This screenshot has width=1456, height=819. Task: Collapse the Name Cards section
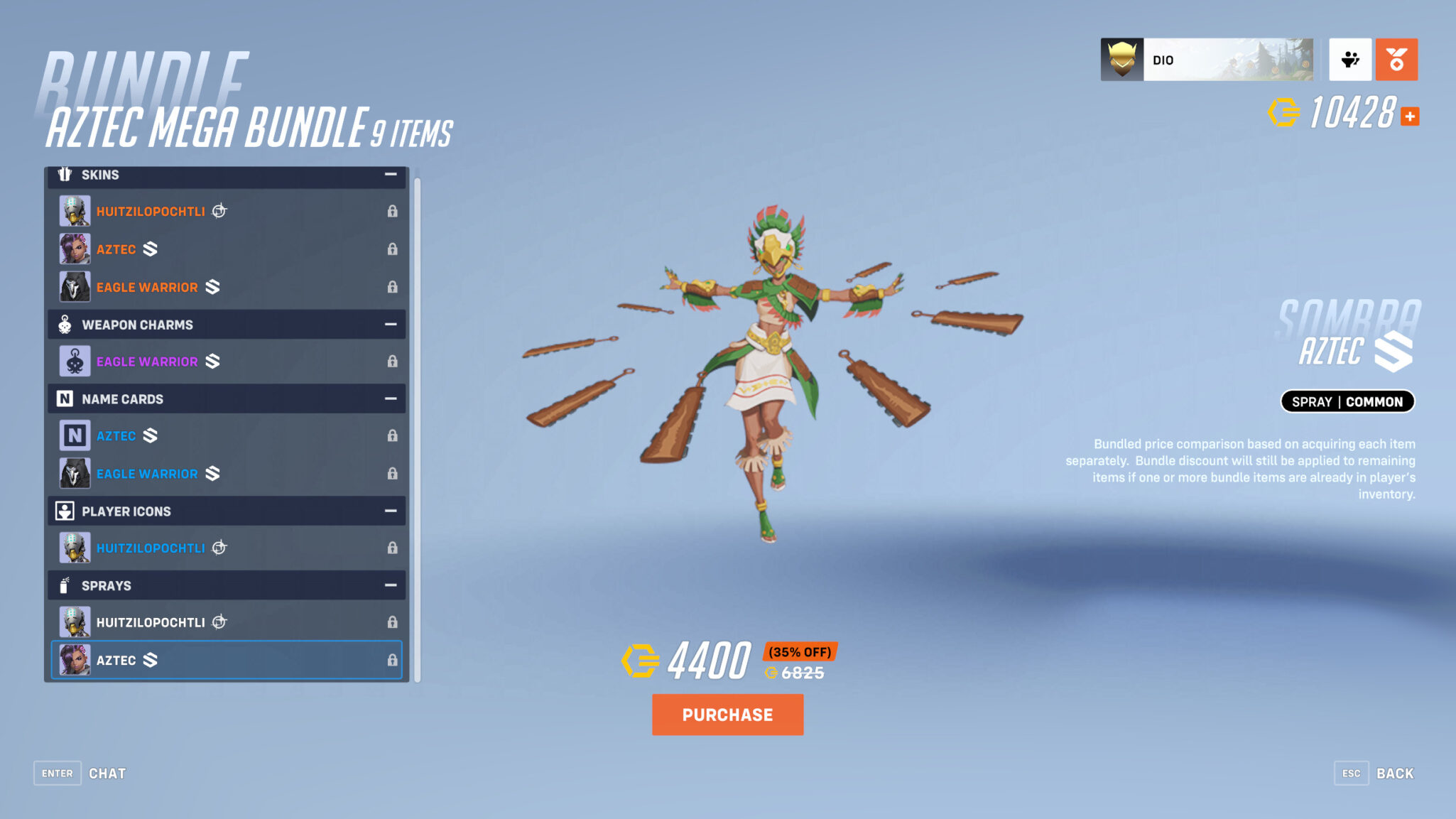pyautogui.click(x=390, y=398)
